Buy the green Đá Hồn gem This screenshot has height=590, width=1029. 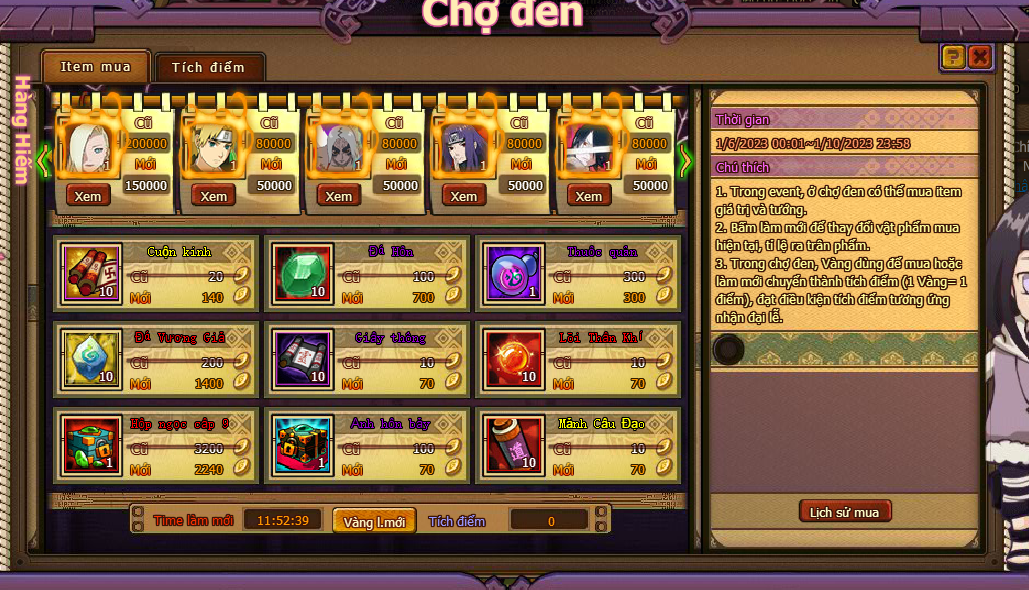tap(301, 274)
